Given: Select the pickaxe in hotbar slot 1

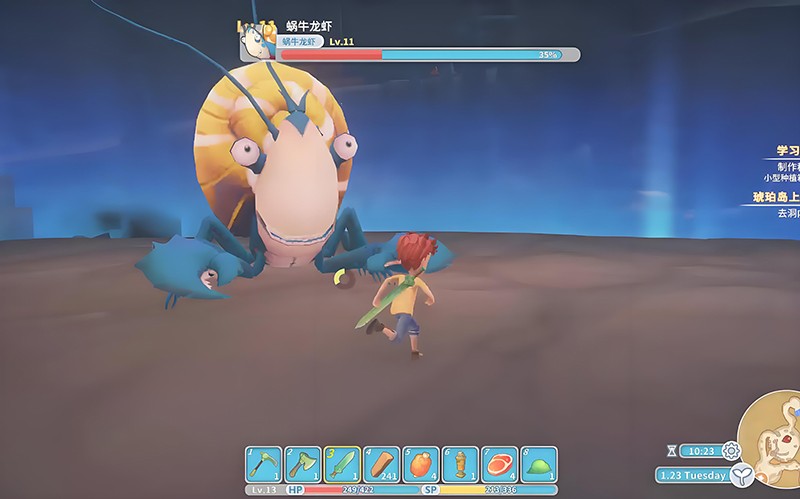Looking at the screenshot, I should (264, 465).
